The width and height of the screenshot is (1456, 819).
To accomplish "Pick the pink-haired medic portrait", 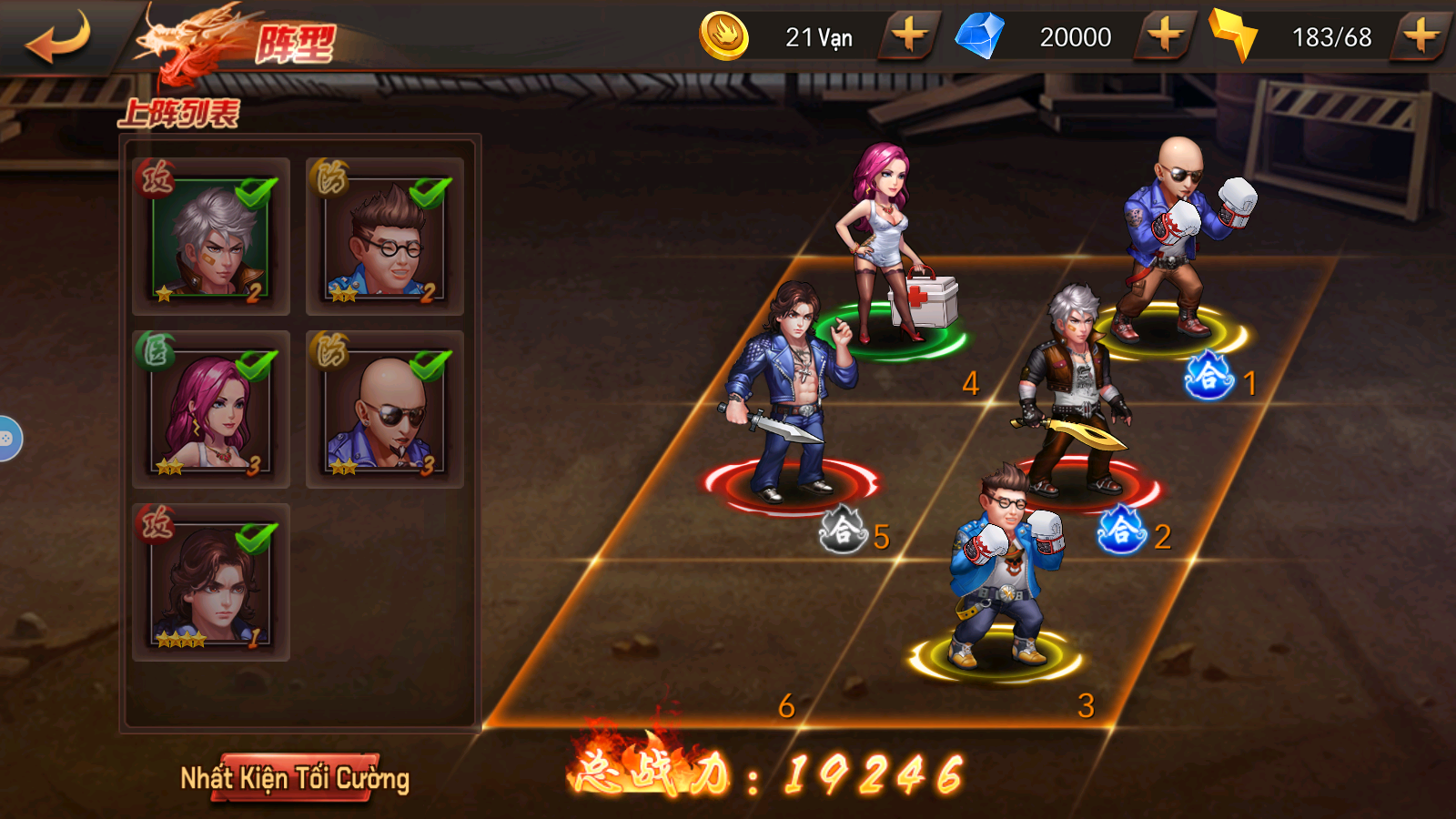I will coord(211,409).
